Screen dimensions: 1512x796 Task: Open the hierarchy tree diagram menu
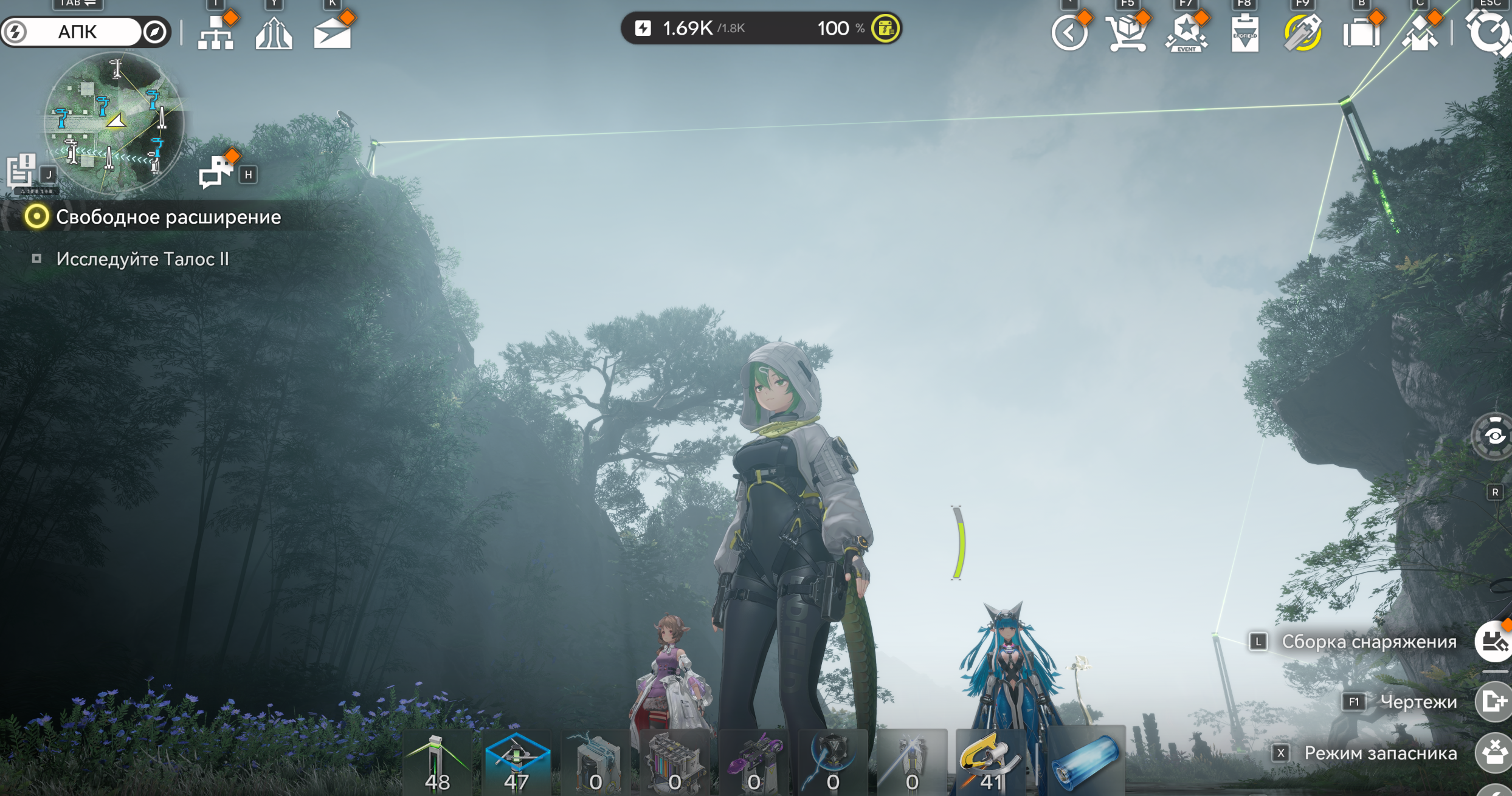(x=216, y=34)
